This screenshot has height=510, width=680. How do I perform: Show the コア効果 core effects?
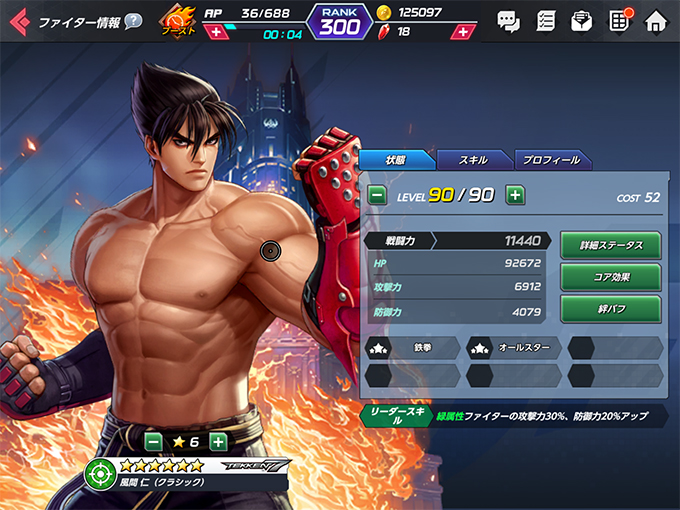click(610, 276)
